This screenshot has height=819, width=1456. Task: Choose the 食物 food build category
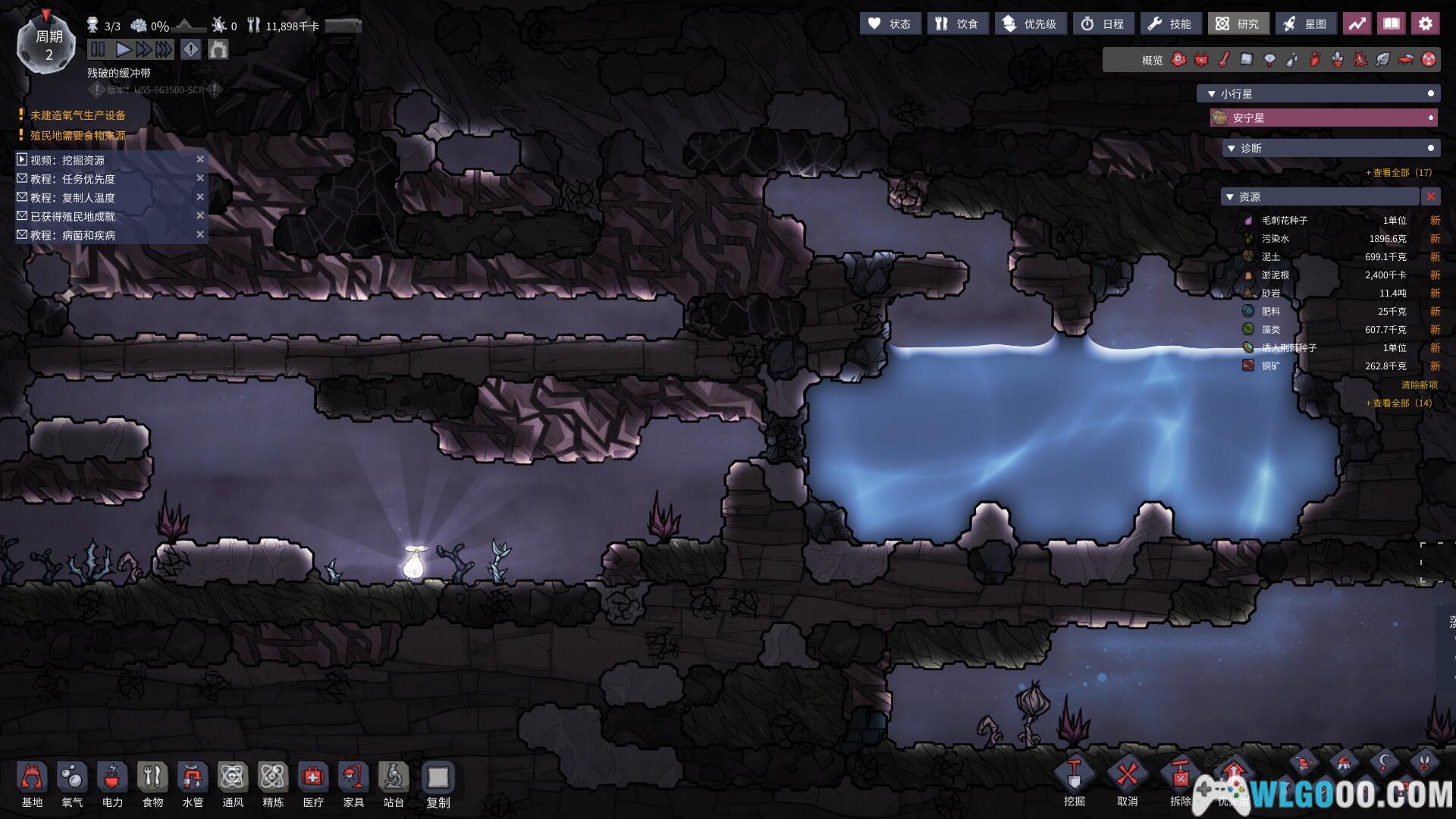click(x=152, y=784)
